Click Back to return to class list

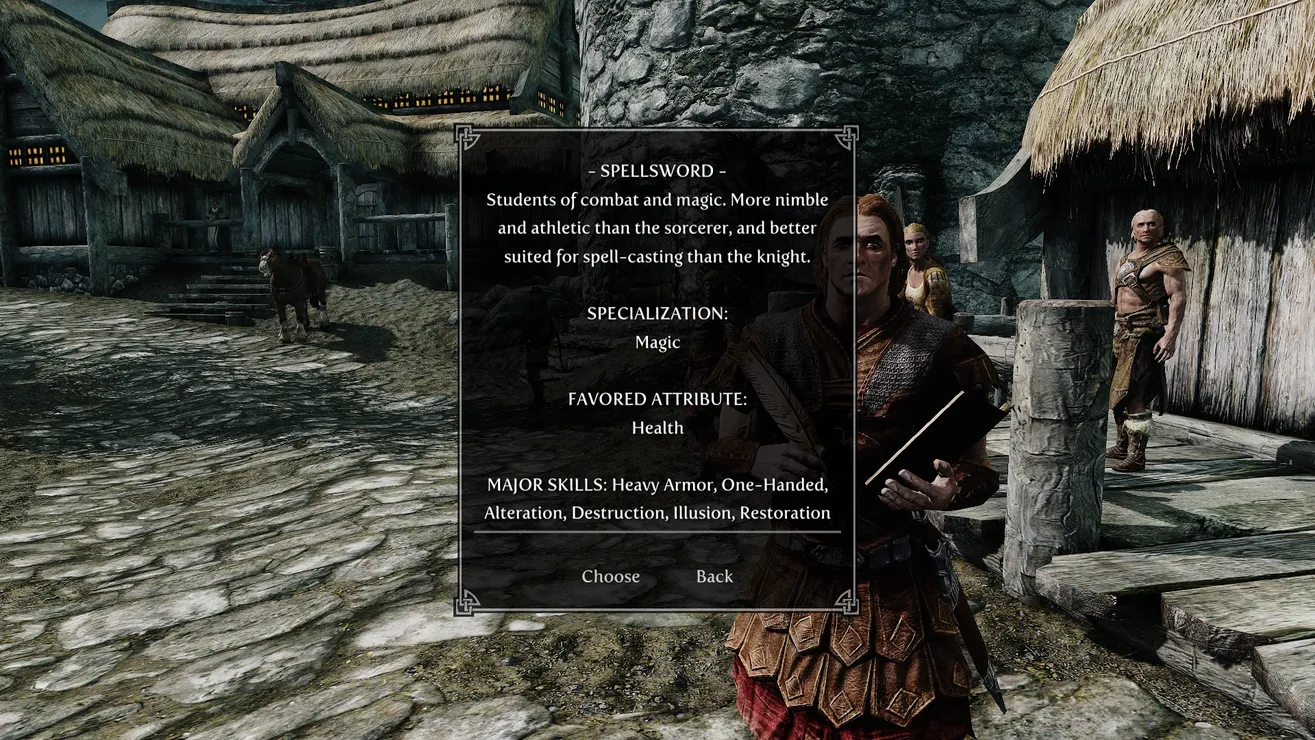(x=714, y=576)
